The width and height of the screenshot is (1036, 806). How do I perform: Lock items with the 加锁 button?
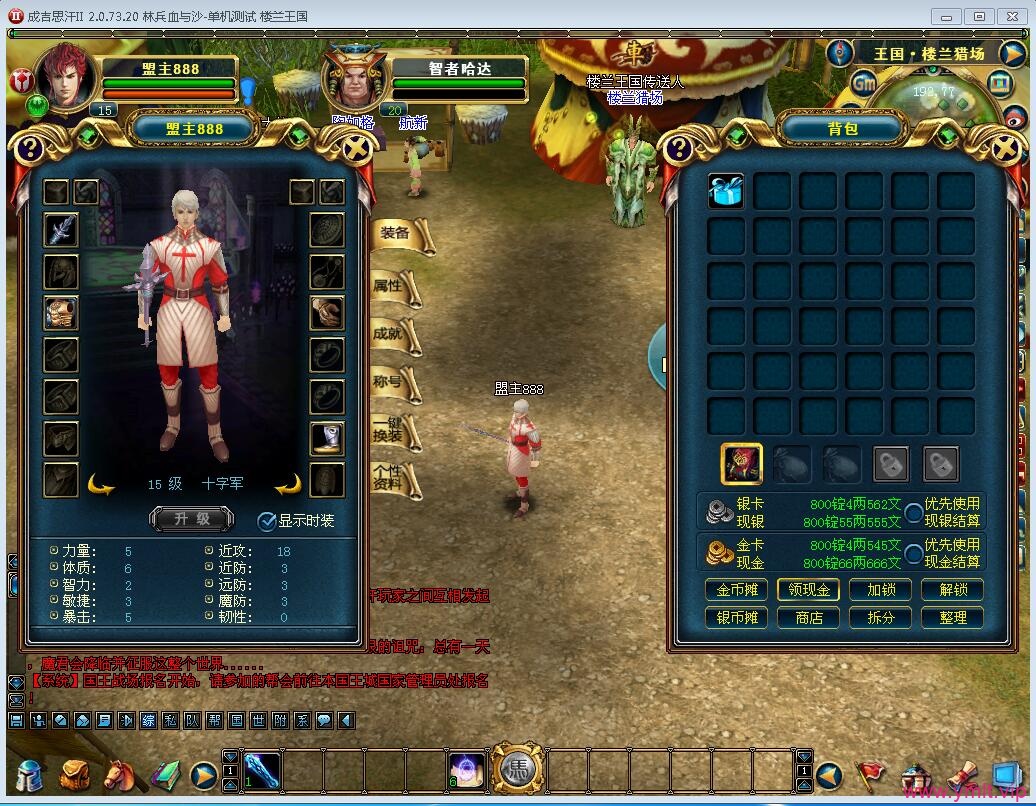(880, 590)
